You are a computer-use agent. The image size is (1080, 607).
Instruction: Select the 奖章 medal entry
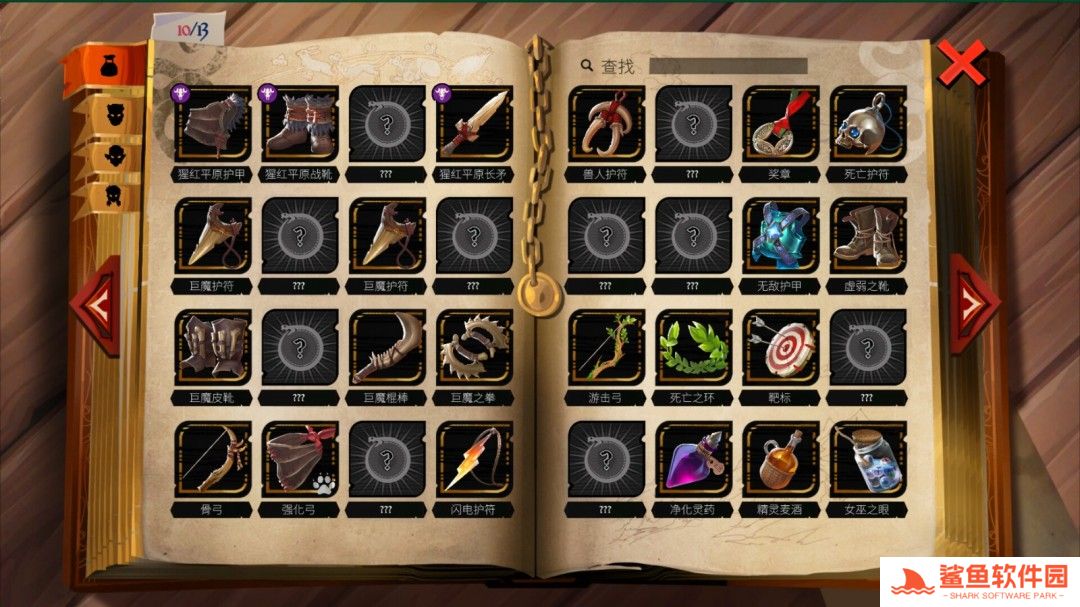pos(780,124)
